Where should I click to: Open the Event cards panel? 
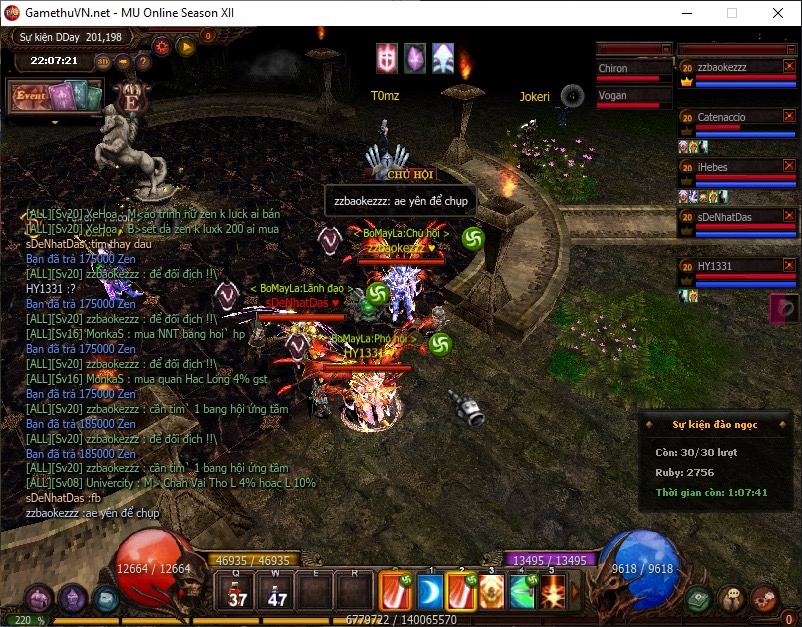pyautogui.click(x=56, y=97)
